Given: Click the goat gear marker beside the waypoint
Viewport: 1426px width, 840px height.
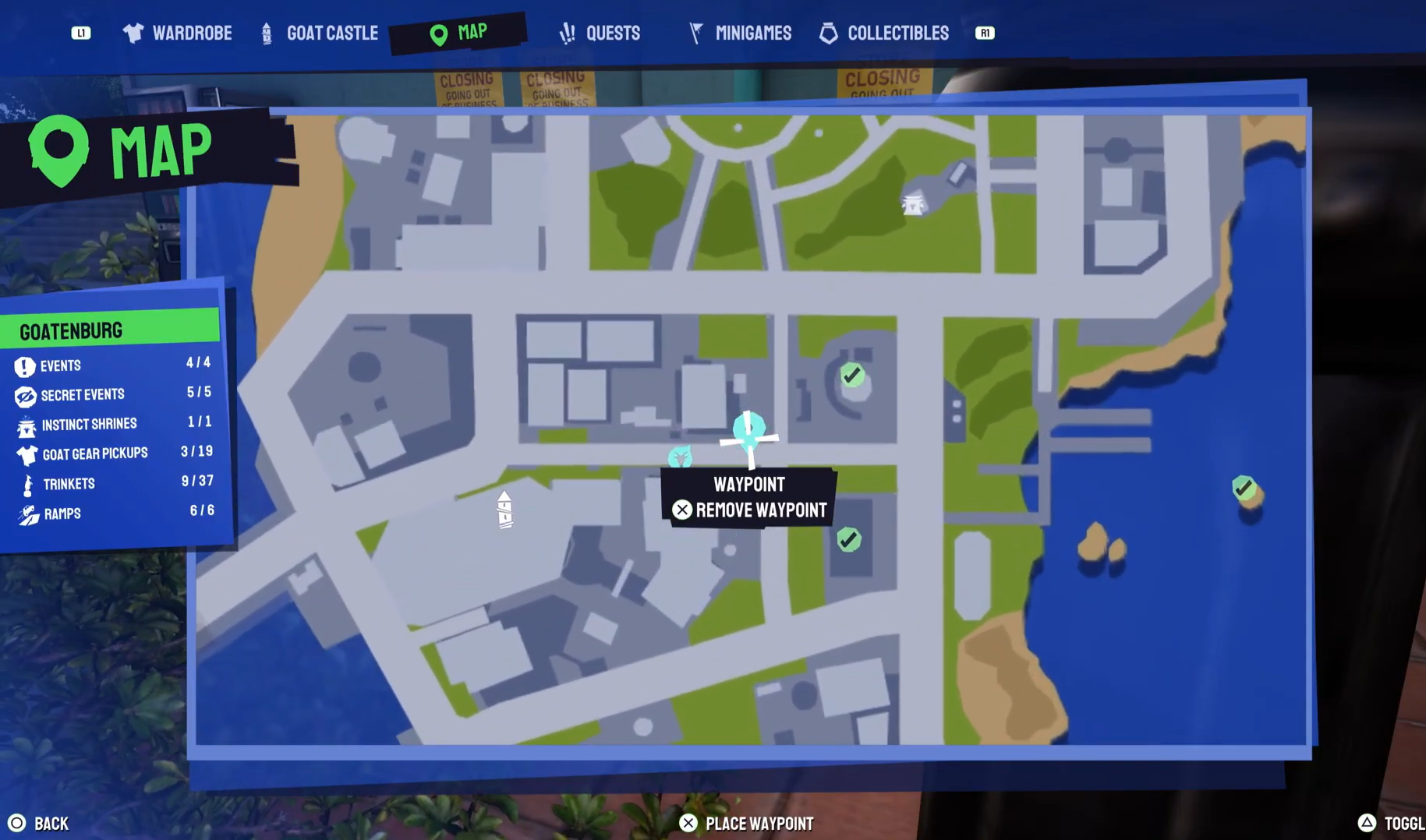Looking at the screenshot, I should [681, 457].
